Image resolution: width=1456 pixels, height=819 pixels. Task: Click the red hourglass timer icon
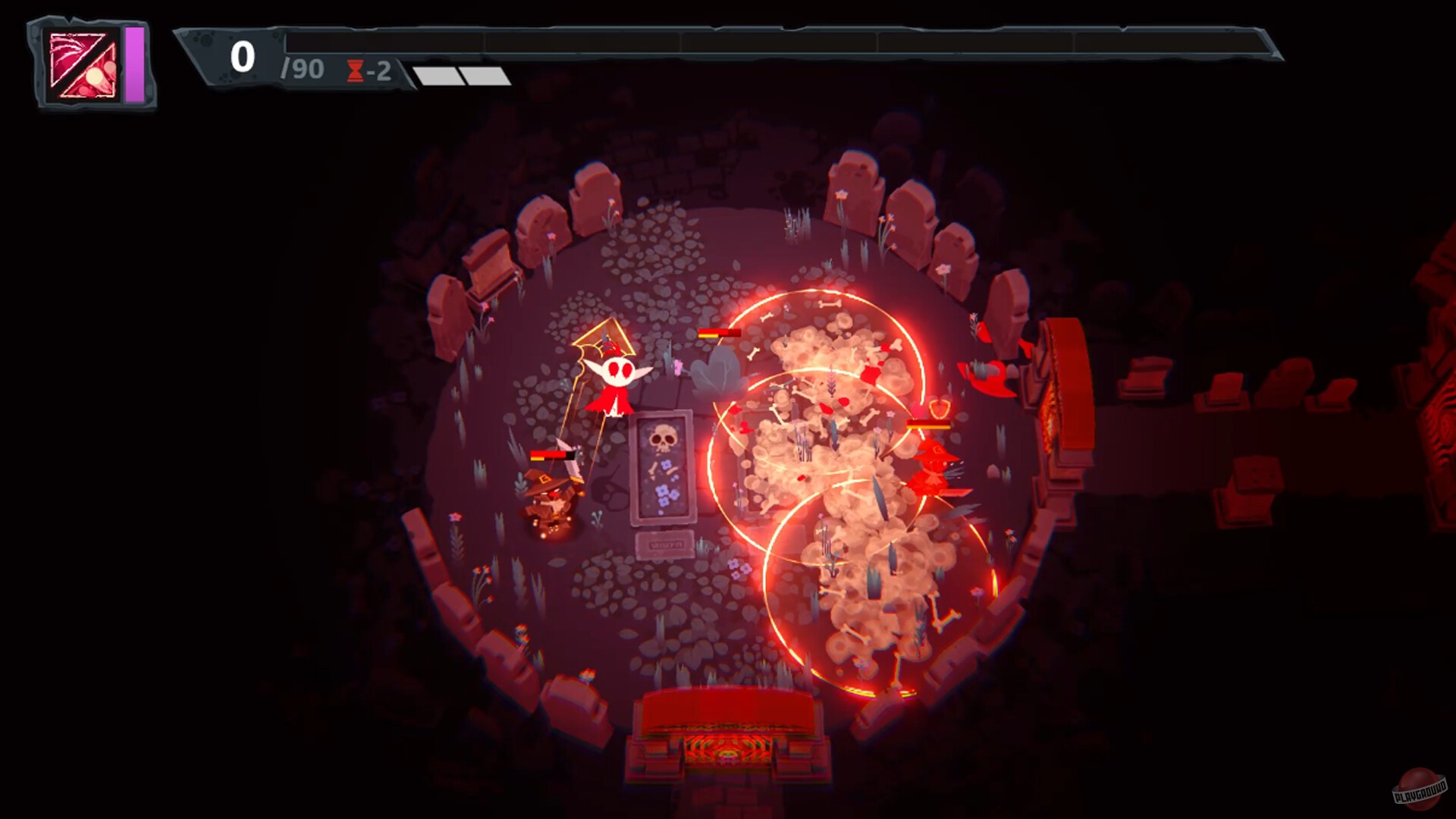click(353, 71)
